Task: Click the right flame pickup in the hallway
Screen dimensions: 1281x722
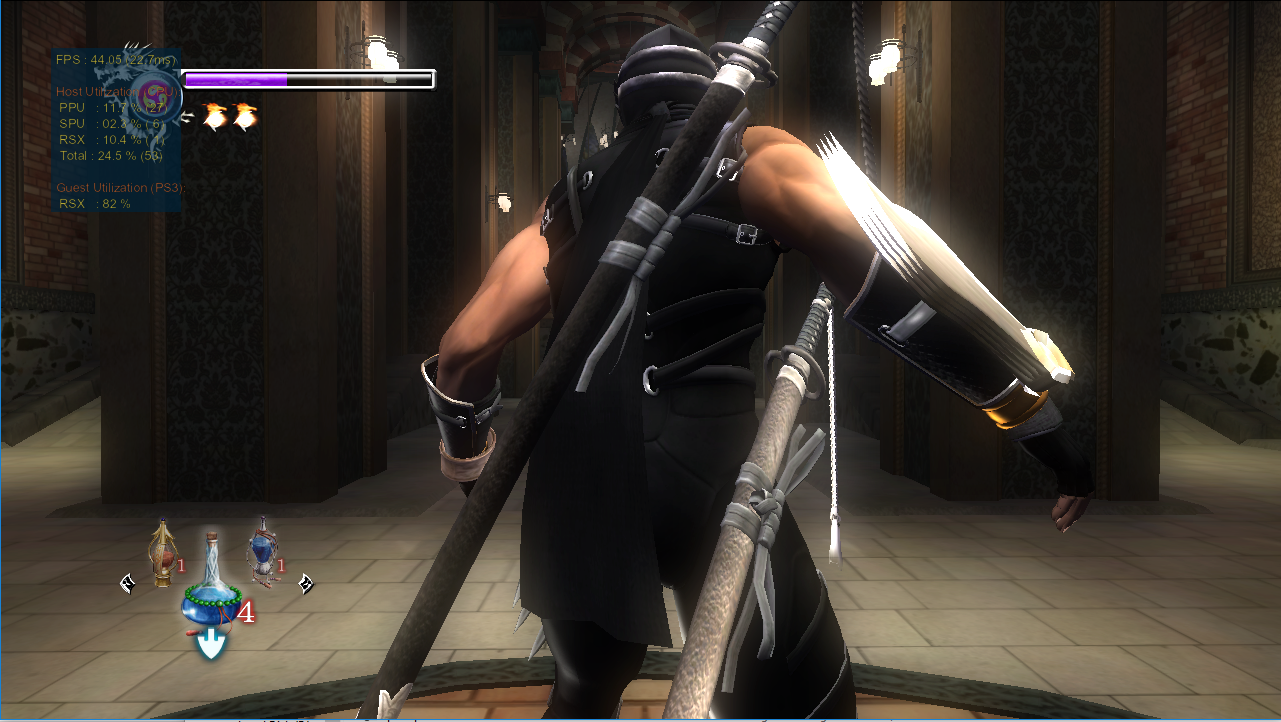Action: [x=246, y=117]
